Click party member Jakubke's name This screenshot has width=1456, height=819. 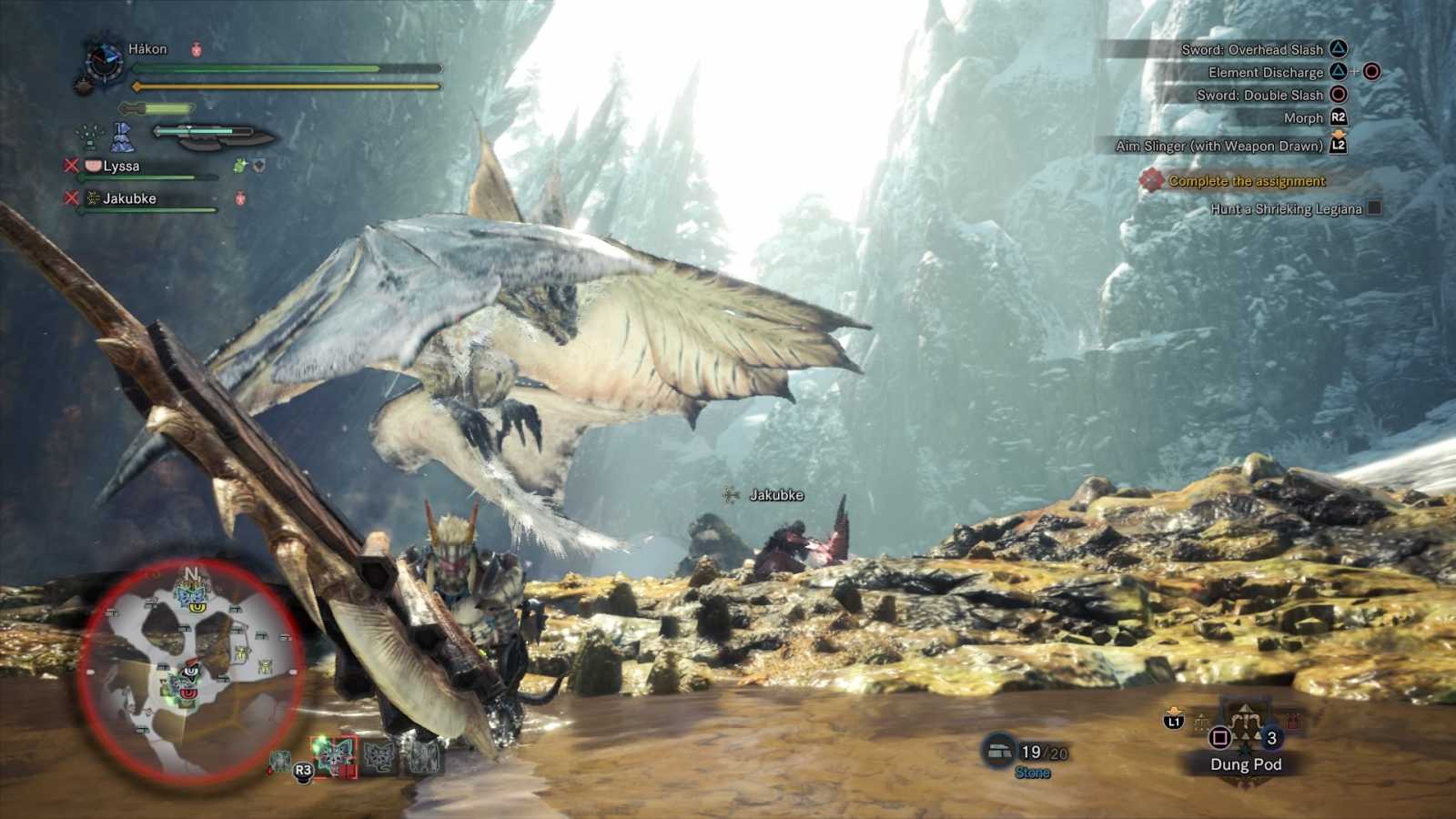(x=129, y=198)
